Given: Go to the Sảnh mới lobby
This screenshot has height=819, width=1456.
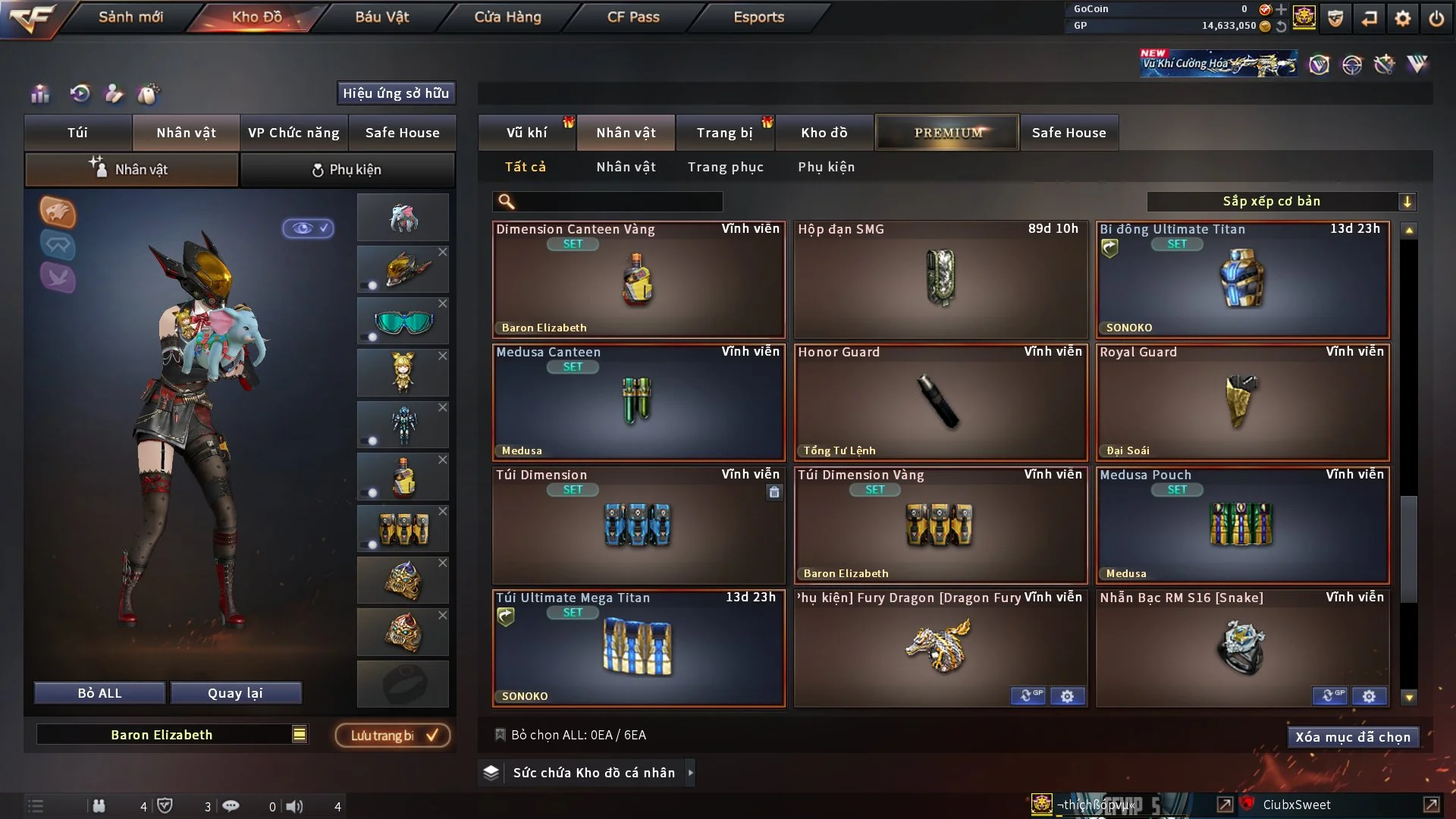Looking at the screenshot, I should (130, 17).
